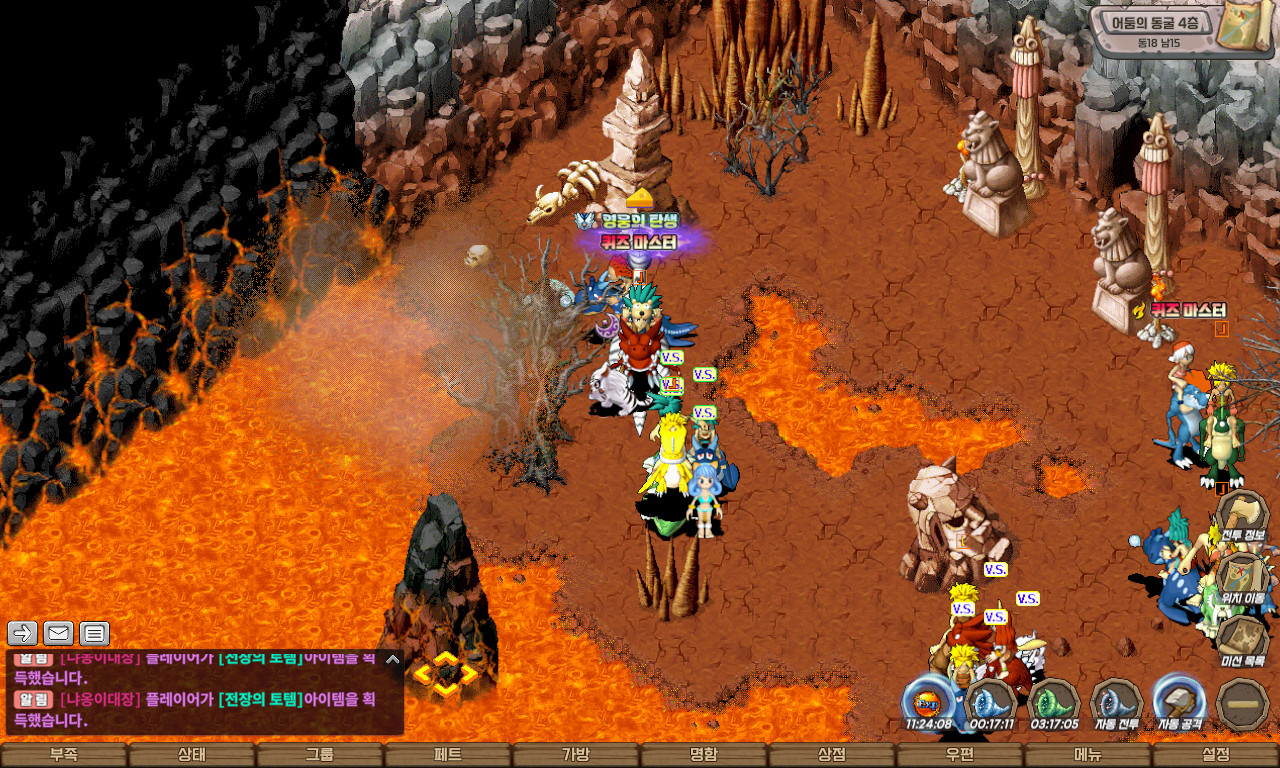Open the 상점 (shop) menu
The width and height of the screenshot is (1280, 768).
coord(832,755)
